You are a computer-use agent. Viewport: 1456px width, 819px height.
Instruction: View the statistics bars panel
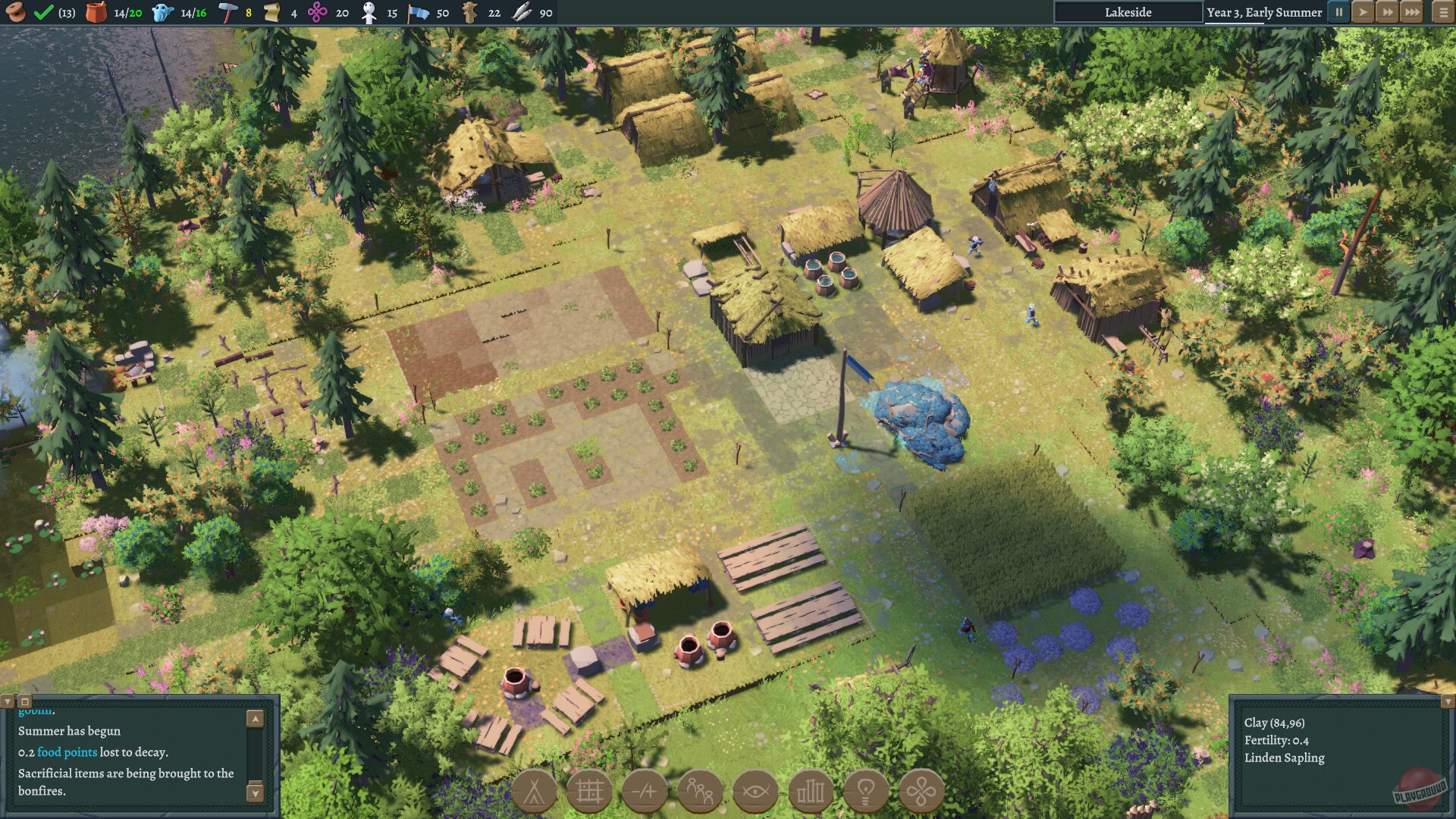click(x=811, y=791)
